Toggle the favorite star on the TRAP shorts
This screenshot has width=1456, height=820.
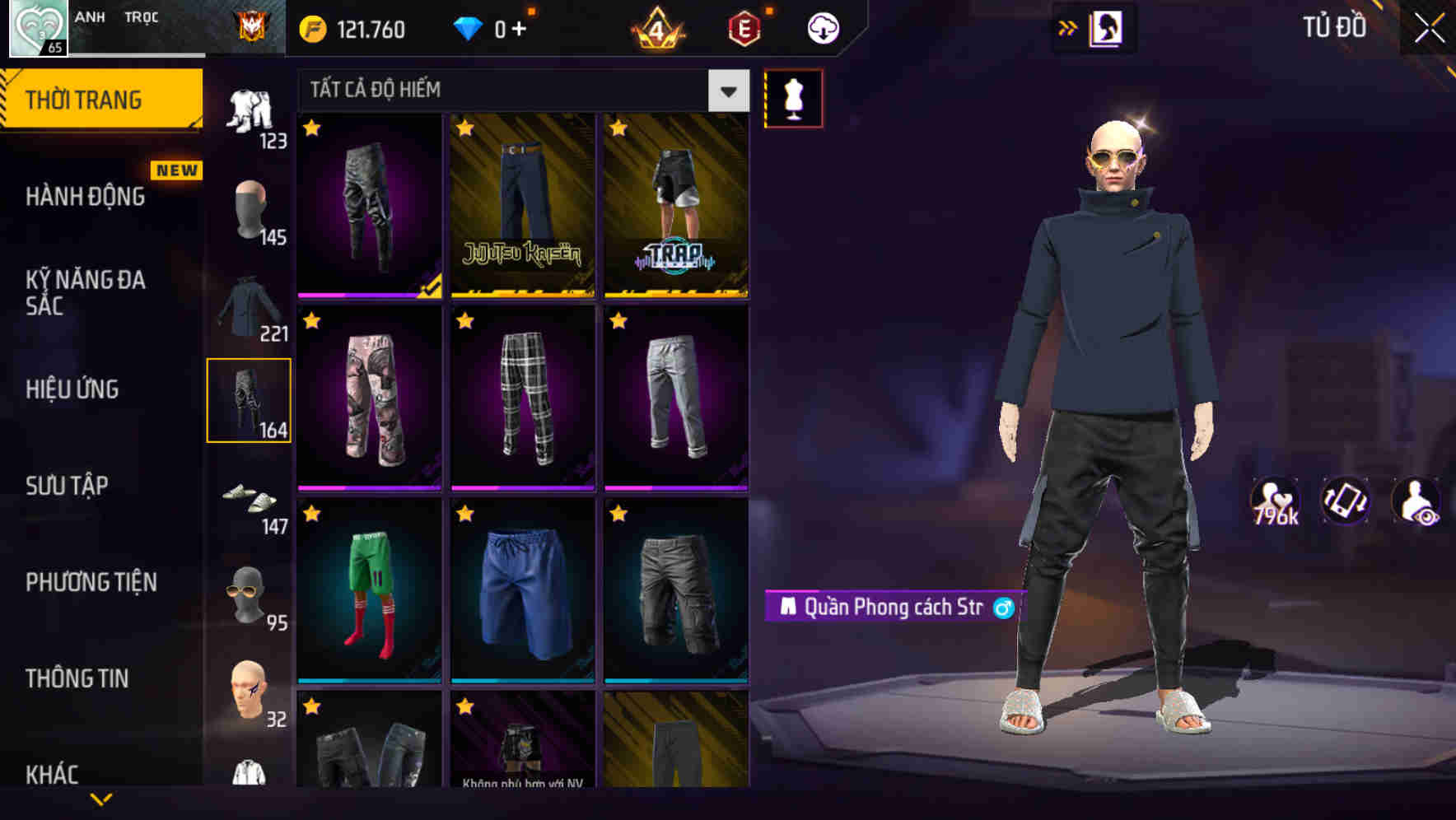pos(618,129)
